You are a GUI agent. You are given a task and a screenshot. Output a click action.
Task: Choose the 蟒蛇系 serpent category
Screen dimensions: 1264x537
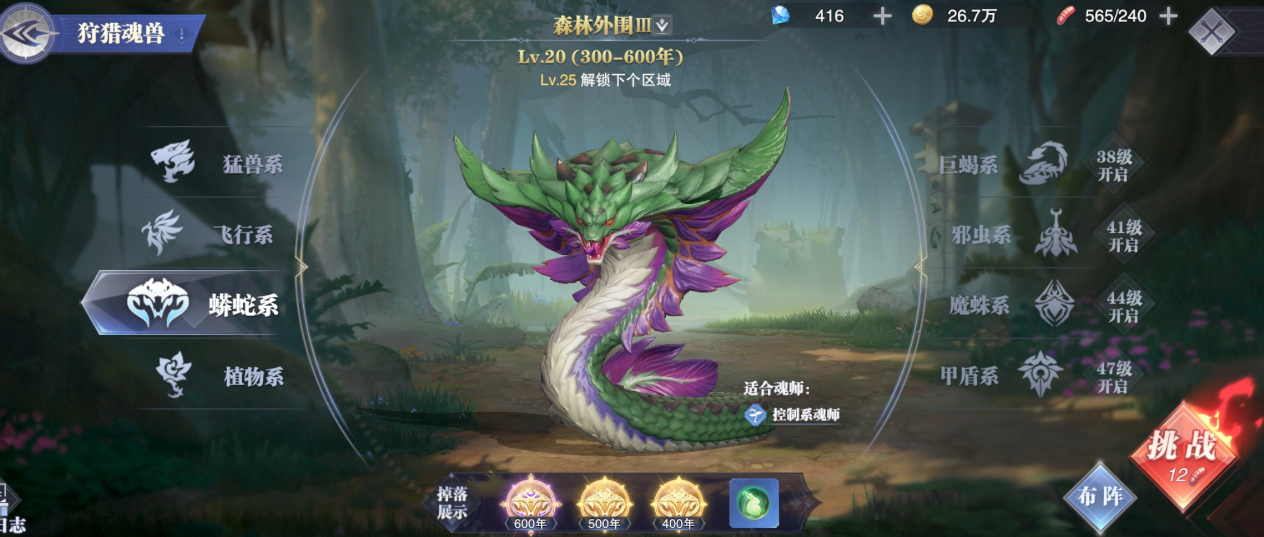click(200, 305)
